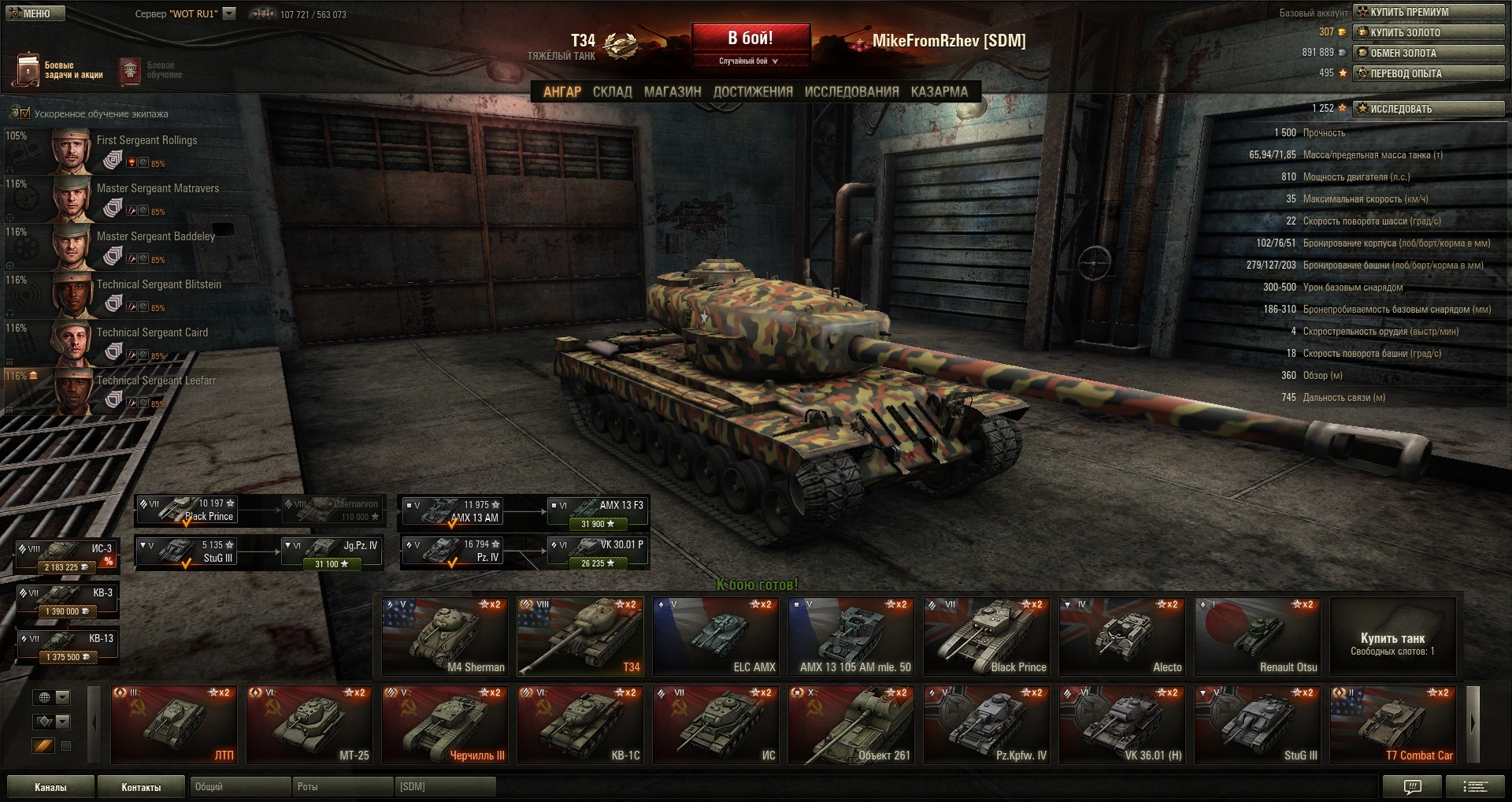Choose КУПИТЬ ЗОЛОТО button
This screenshot has width=1512, height=802.
[x=1429, y=32]
